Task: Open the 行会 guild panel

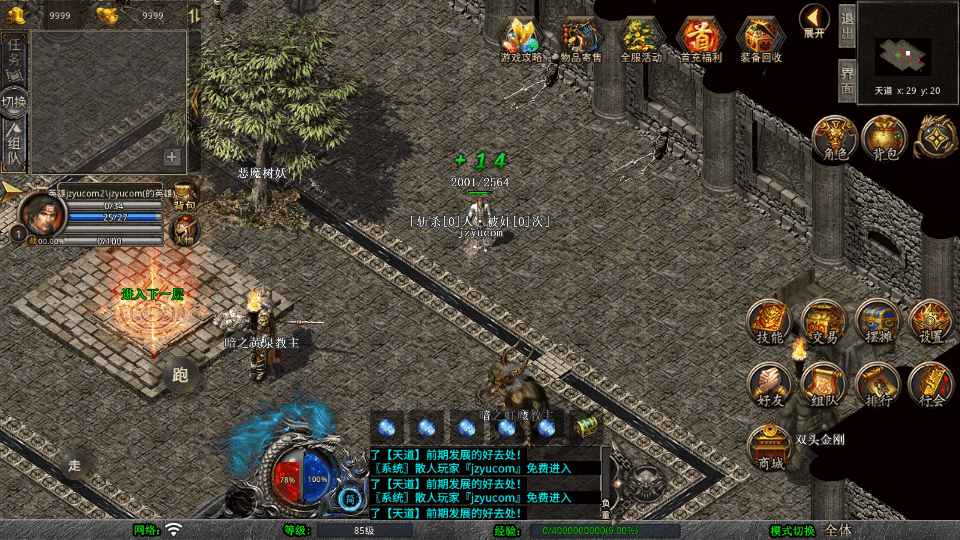Action: [931, 384]
